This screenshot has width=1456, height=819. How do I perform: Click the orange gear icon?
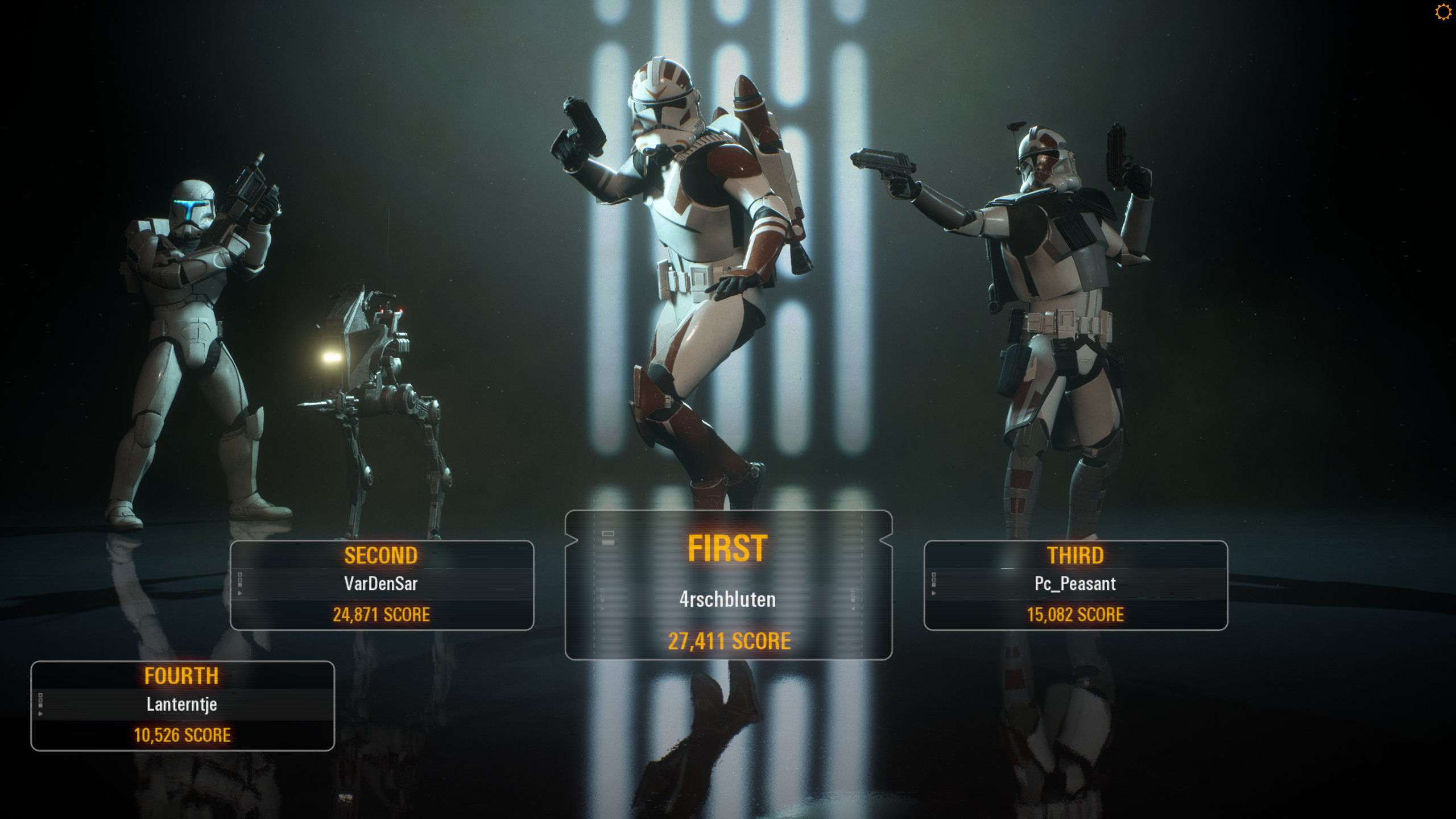click(1443, 12)
